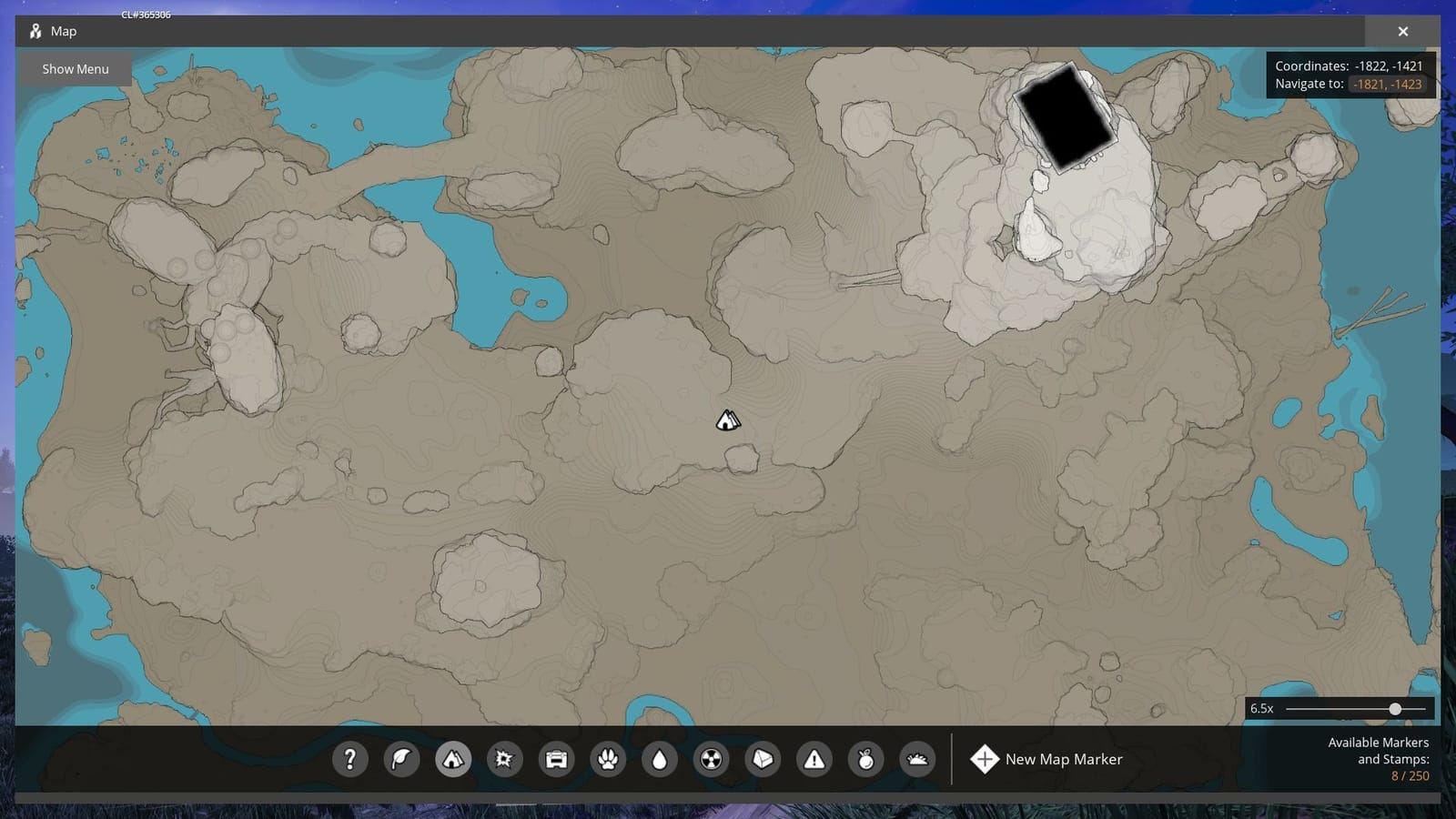Click the radiation exotics filter icon
The width and height of the screenshot is (1456, 819).
point(711,759)
